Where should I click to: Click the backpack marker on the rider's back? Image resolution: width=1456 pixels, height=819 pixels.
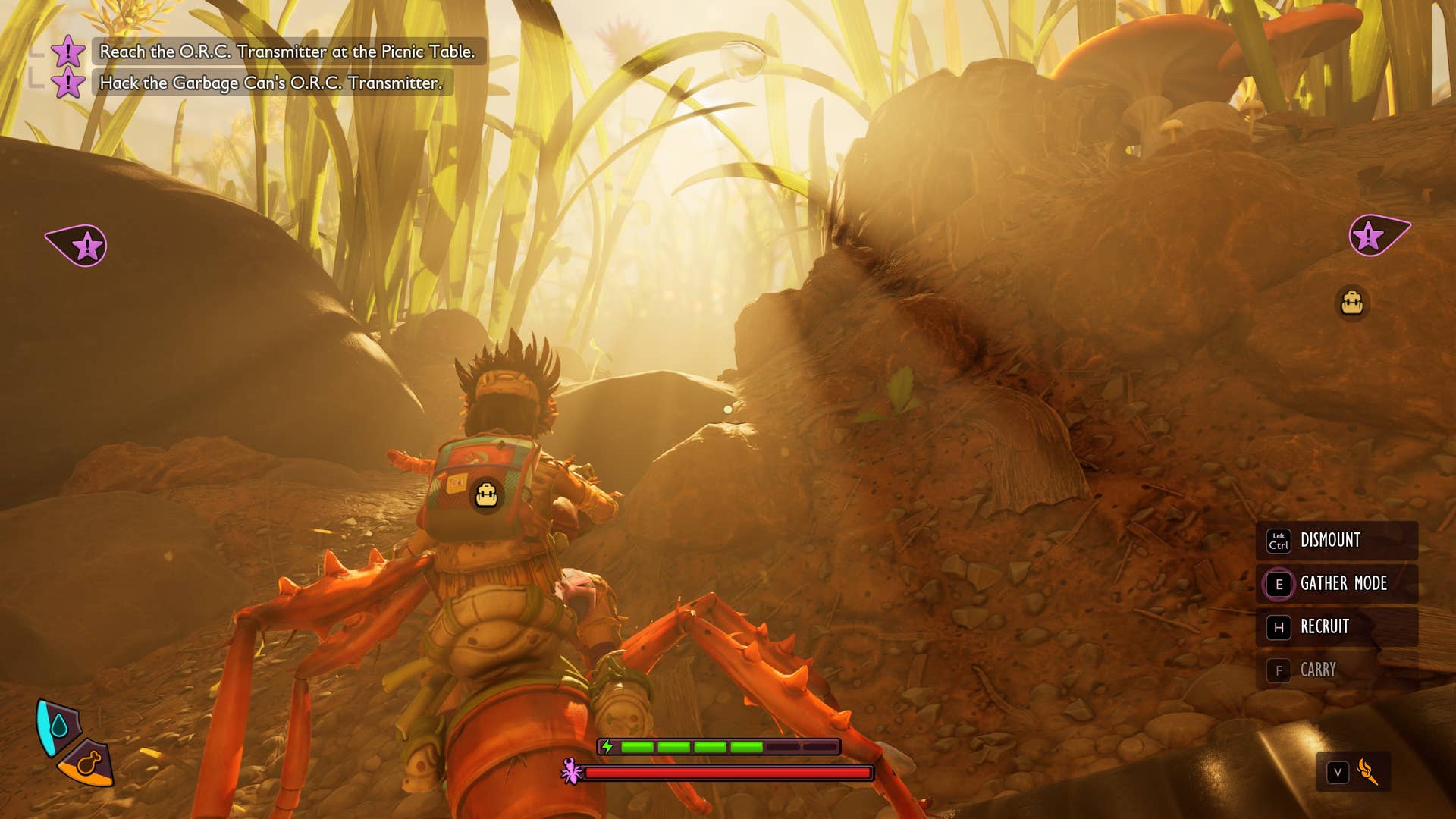(486, 496)
